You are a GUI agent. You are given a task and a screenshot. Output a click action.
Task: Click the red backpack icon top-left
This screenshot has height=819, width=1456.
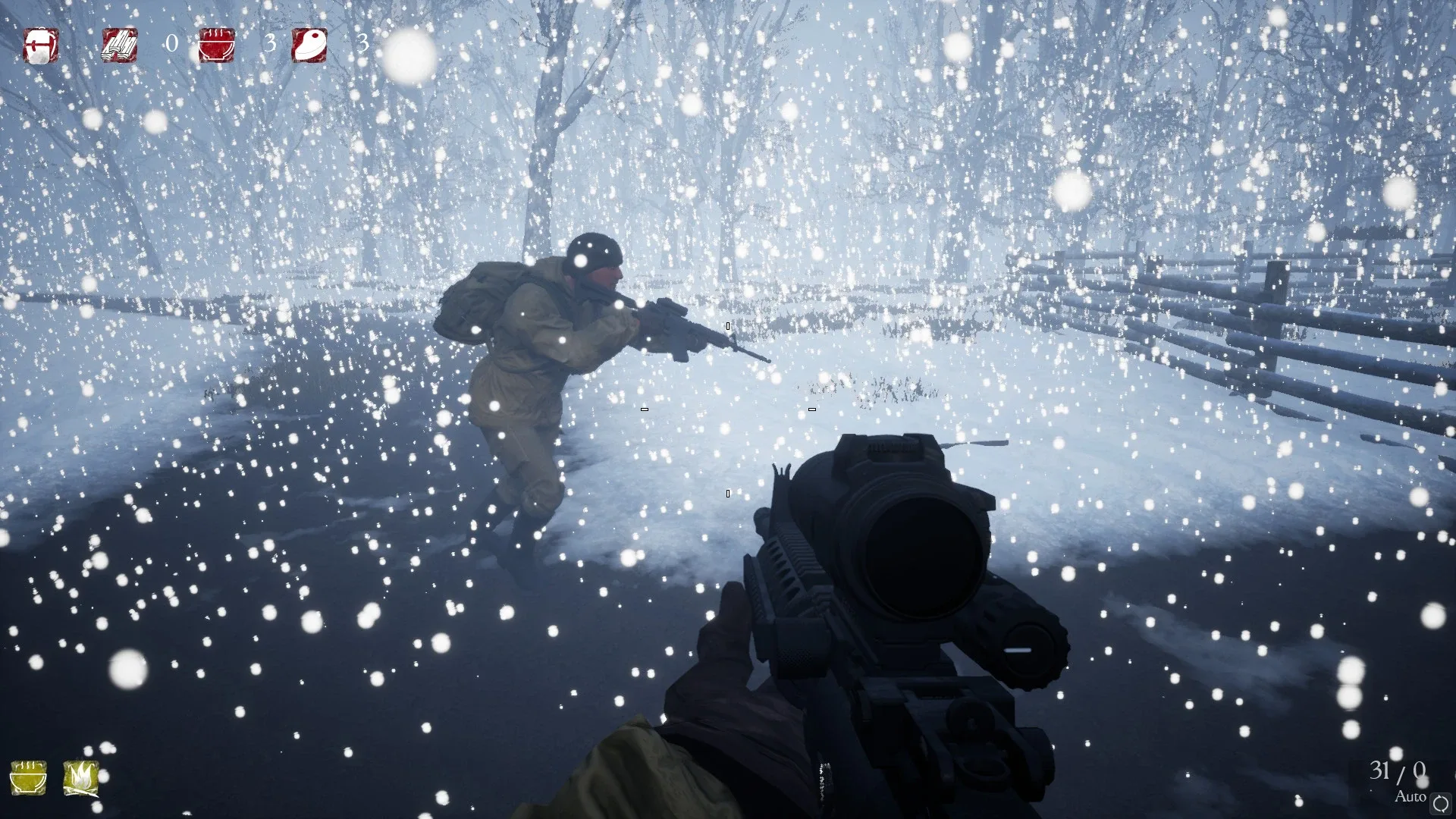click(42, 47)
